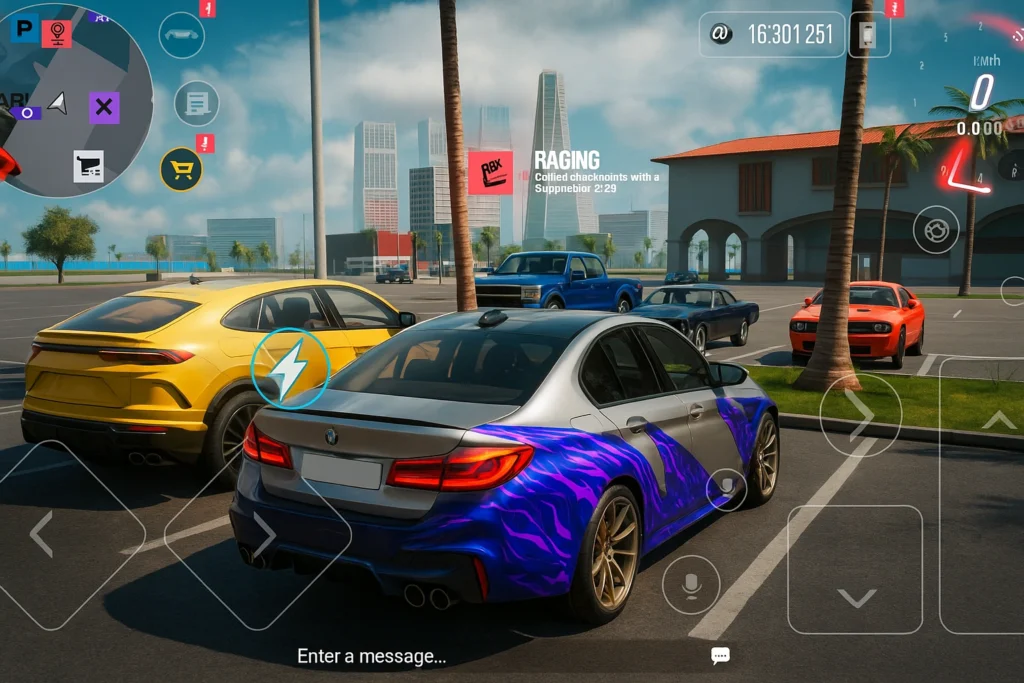Open the car garage button
The height and width of the screenshot is (683, 1024).
tap(181, 35)
